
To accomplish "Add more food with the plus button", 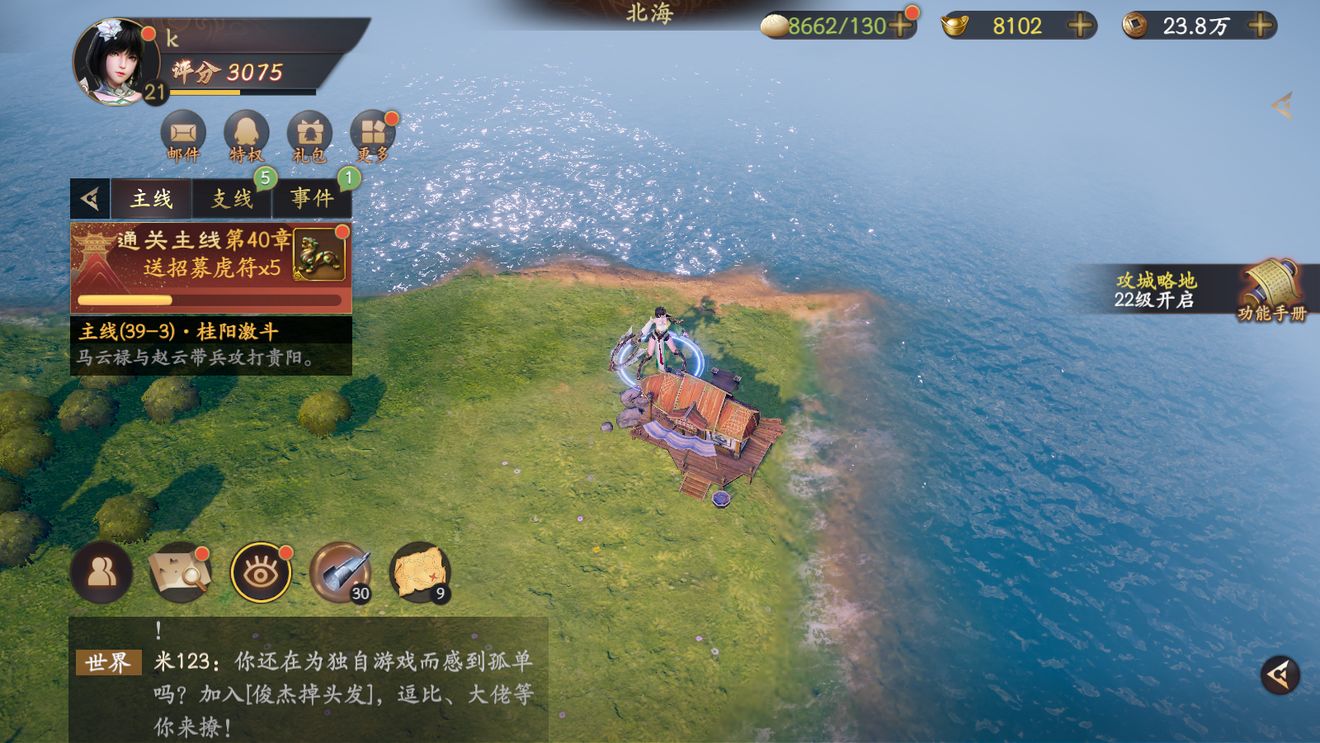I will point(900,26).
